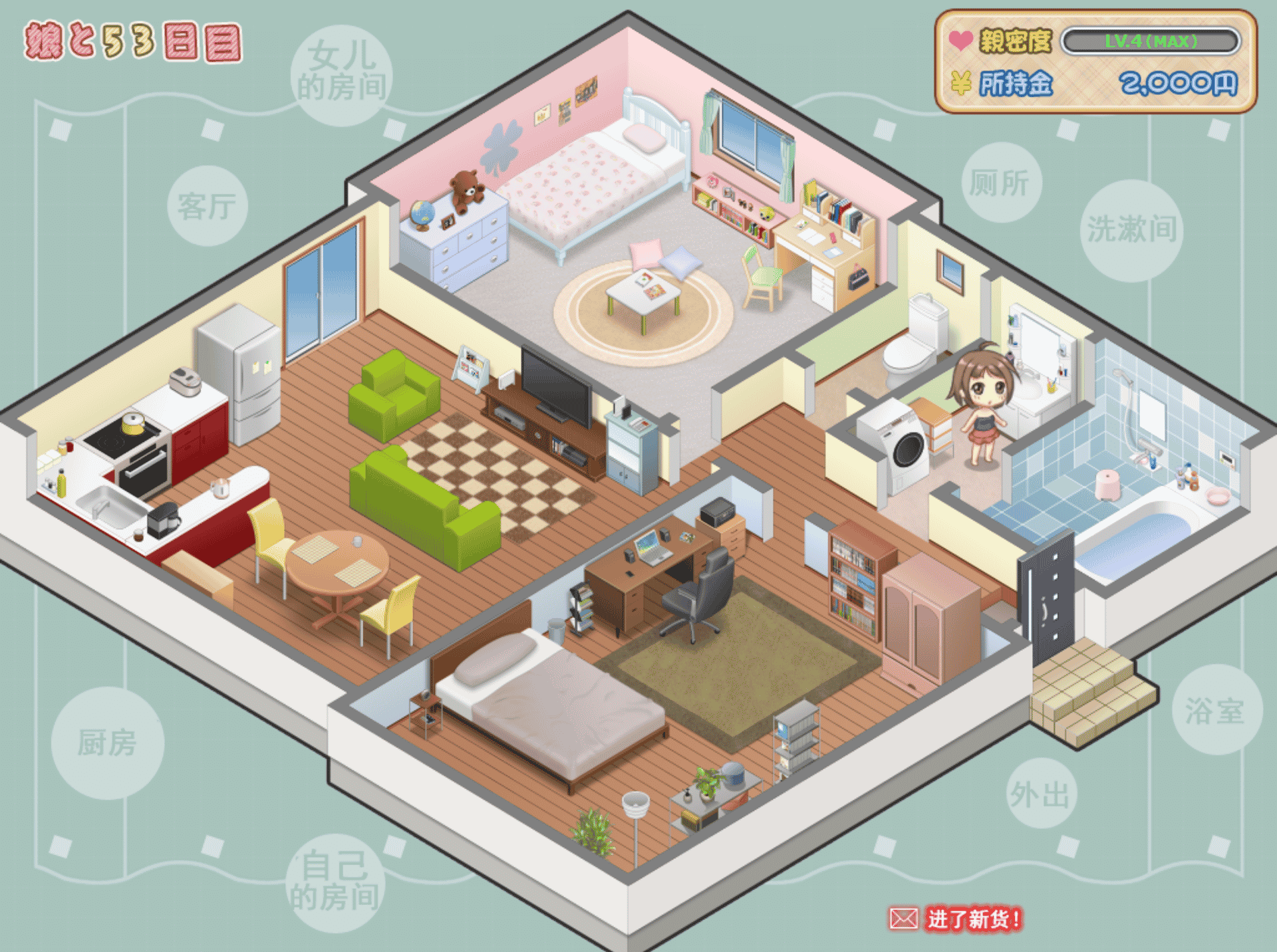Select the 客厅 living room bubble
The image size is (1277, 952).
point(208,205)
